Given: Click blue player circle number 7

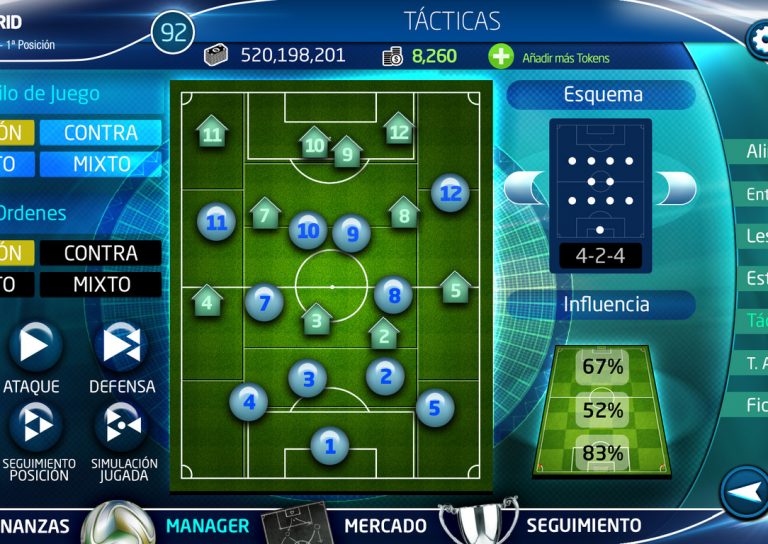Looking at the screenshot, I should pos(264,300).
